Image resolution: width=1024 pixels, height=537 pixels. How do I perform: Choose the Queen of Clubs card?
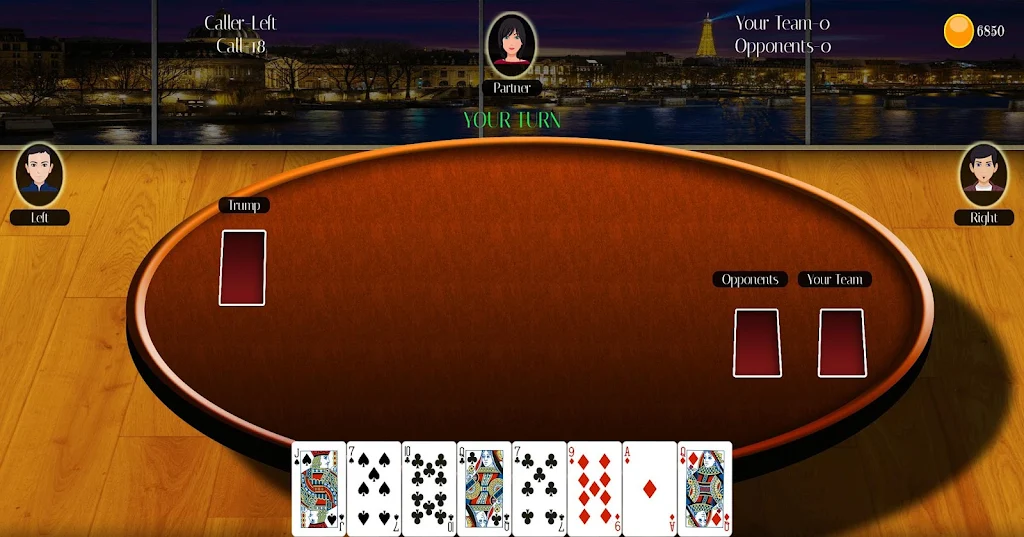[484, 488]
